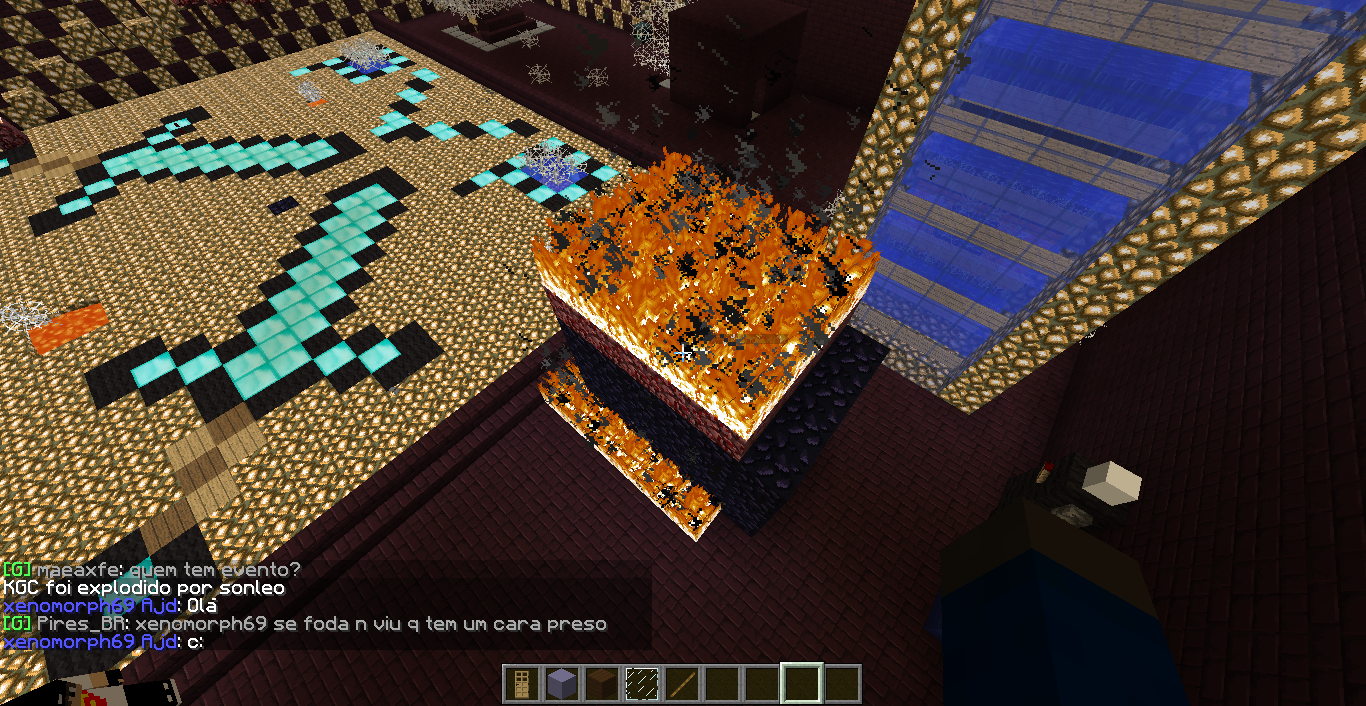Click the highlighted empty hotbar slot

tap(802, 684)
